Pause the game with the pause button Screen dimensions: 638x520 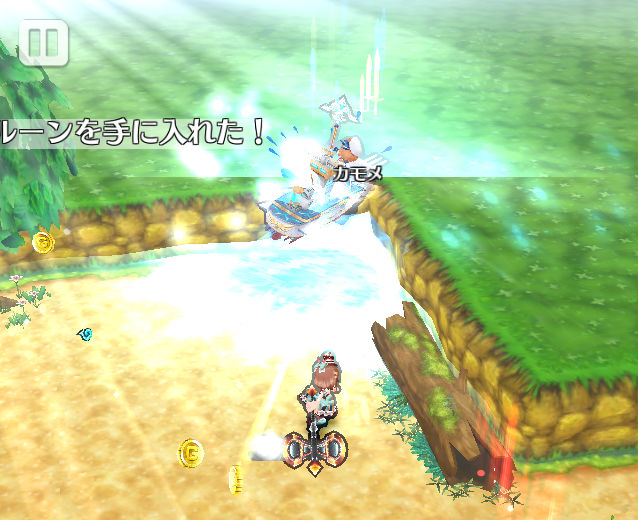[43, 43]
